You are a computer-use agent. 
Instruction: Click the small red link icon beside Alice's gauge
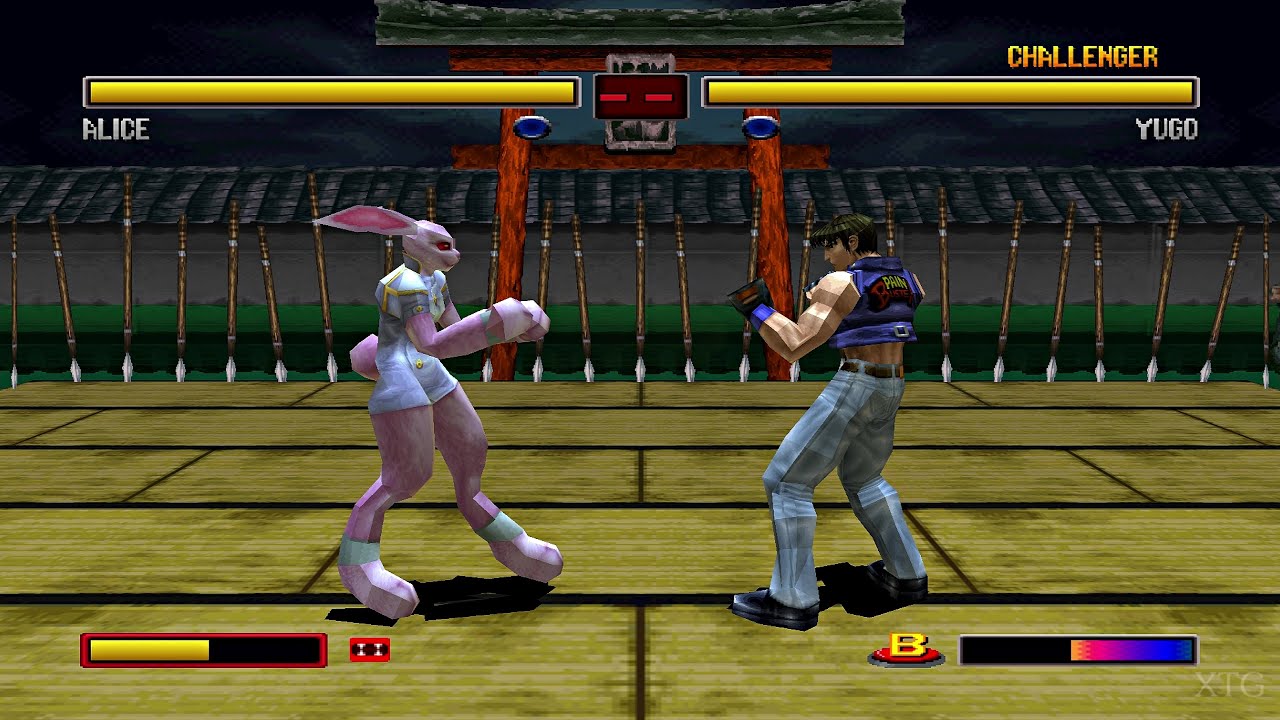point(368,649)
